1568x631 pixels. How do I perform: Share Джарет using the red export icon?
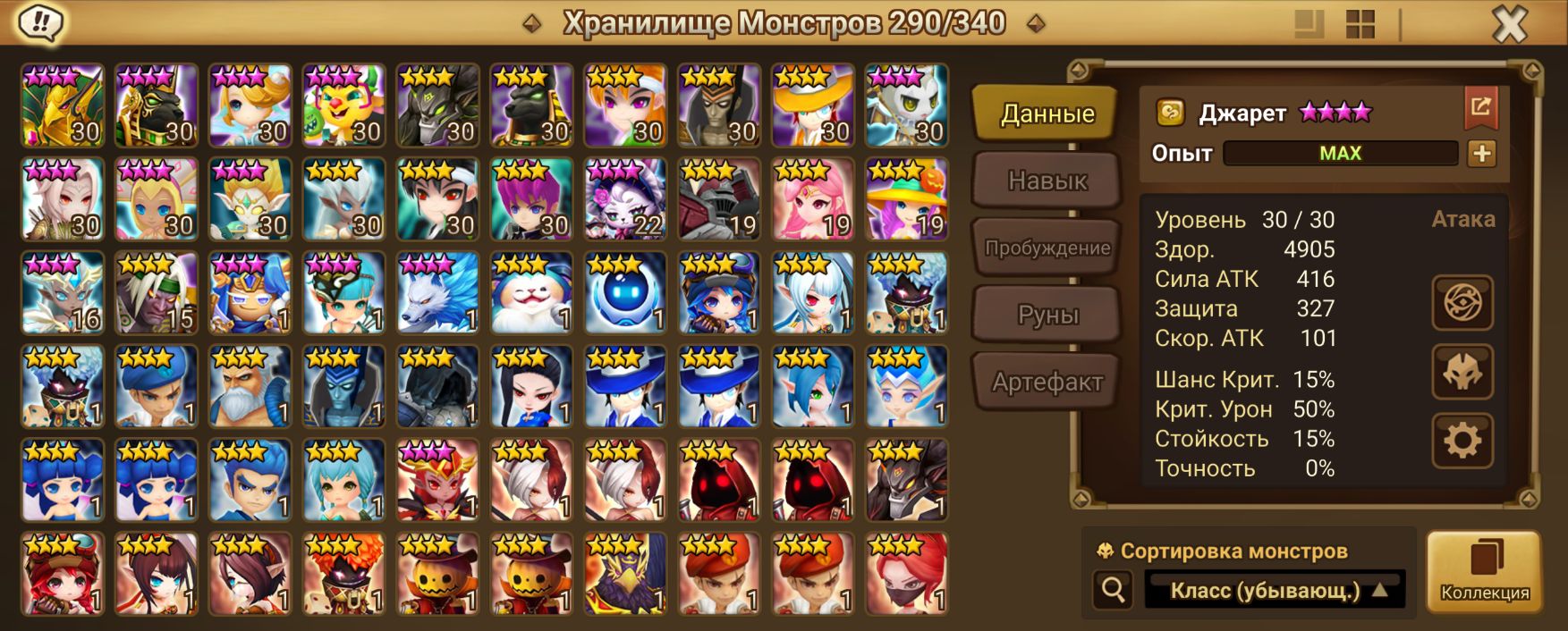pyautogui.click(x=1480, y=108)
